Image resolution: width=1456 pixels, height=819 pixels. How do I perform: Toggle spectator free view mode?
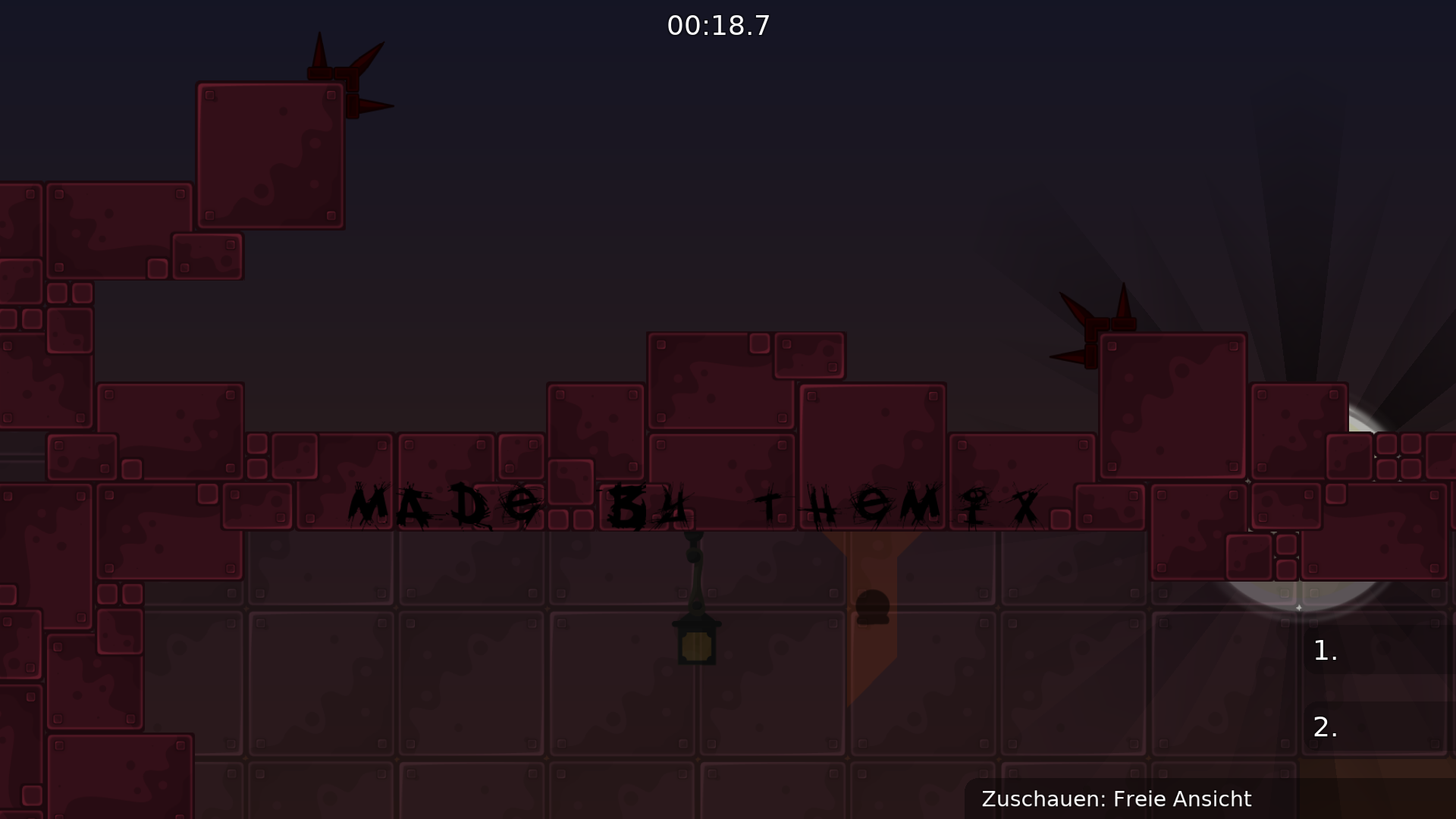click(1118, 799)
